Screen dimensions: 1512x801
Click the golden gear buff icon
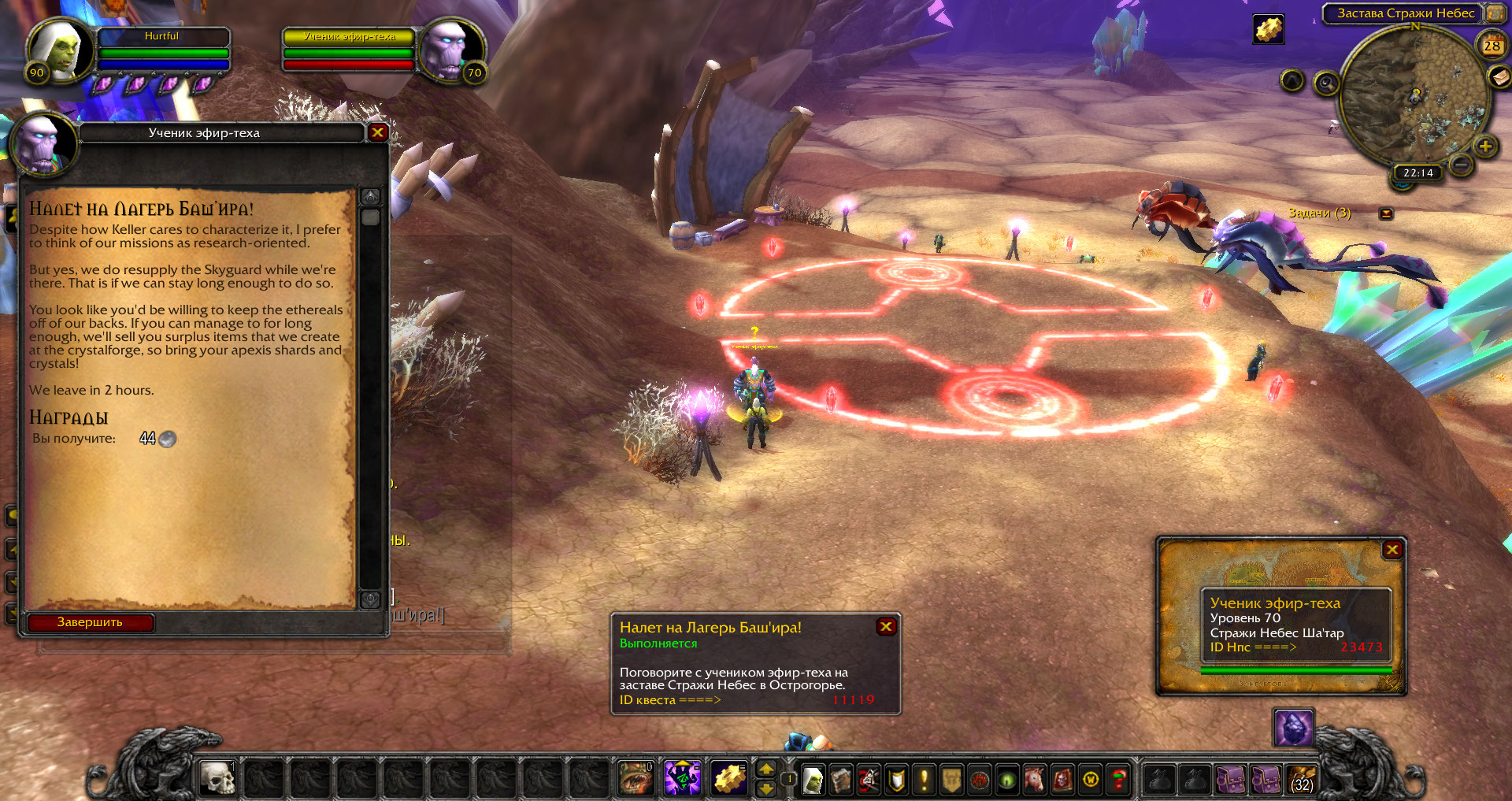click(x=1268, y=30)
